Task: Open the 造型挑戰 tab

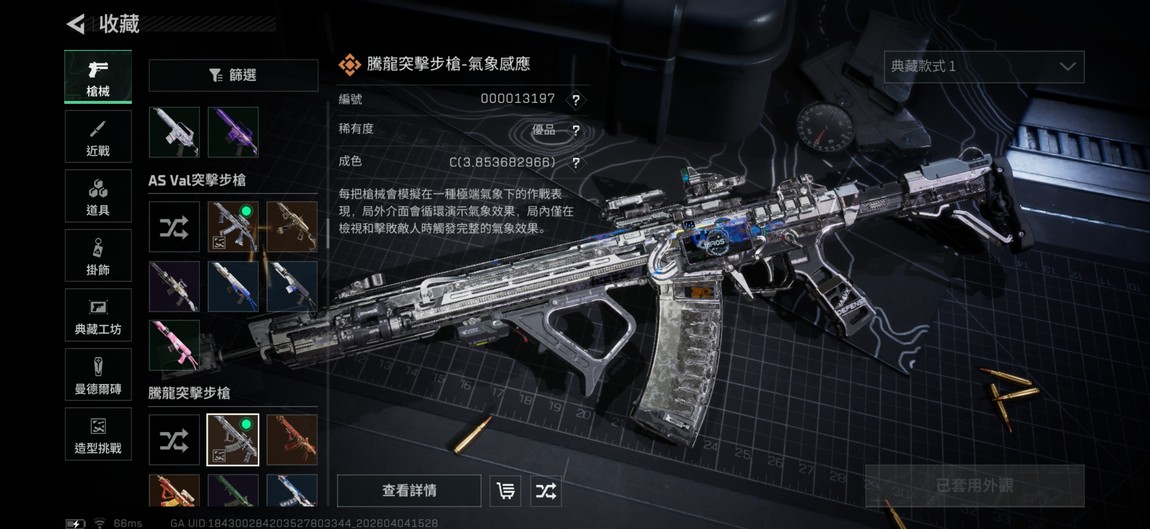Action: (98, 435)
